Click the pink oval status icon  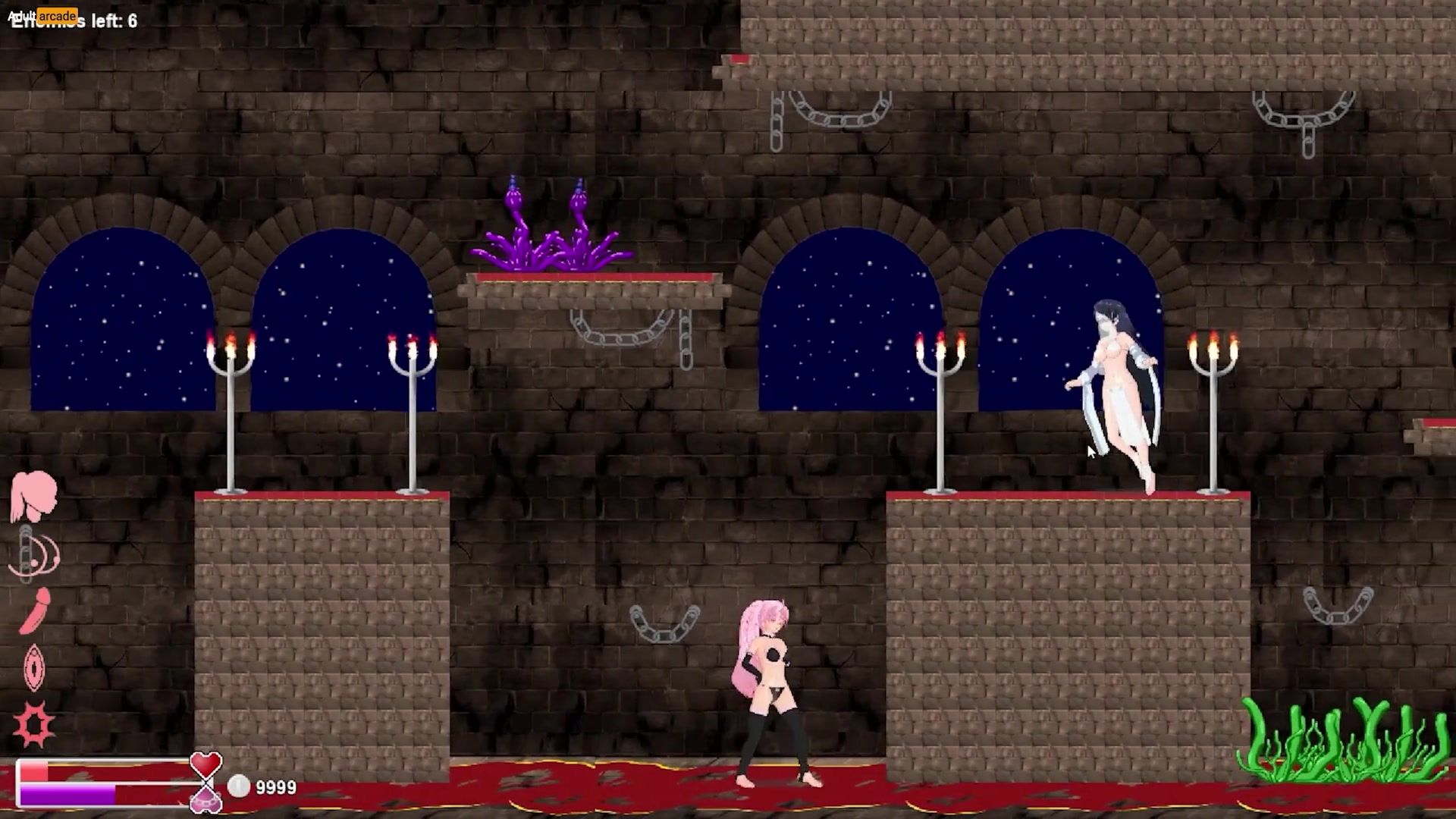(34, 667)
